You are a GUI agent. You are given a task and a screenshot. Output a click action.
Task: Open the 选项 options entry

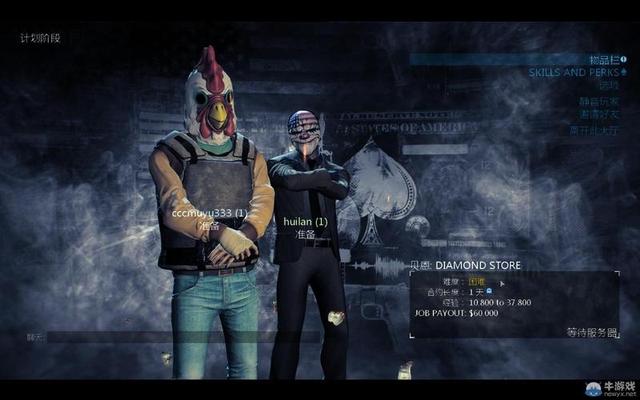[609, 86]
